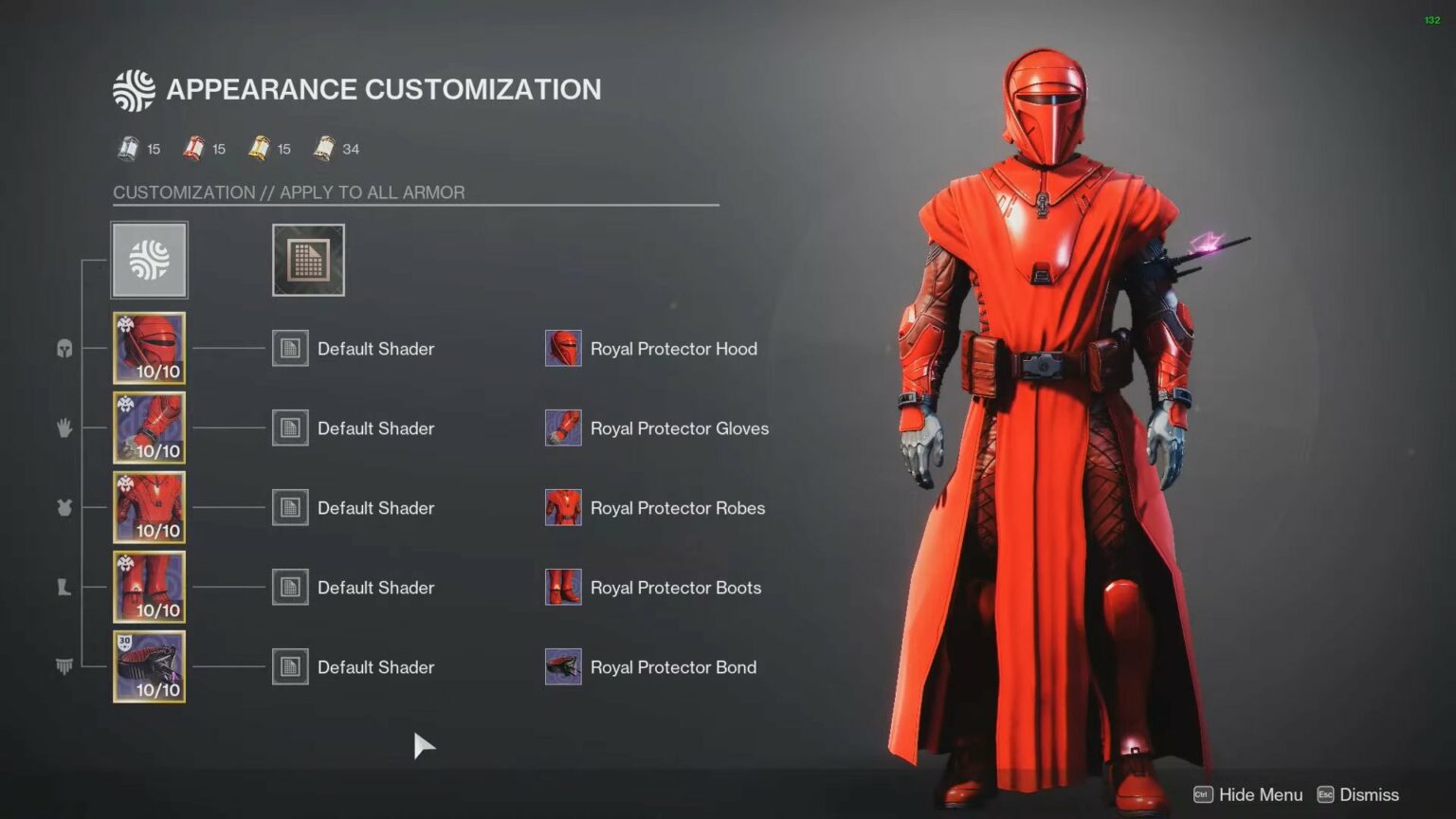
Task: Change Default Shader next to Royal Protector Boots
Action: (290, 587)
